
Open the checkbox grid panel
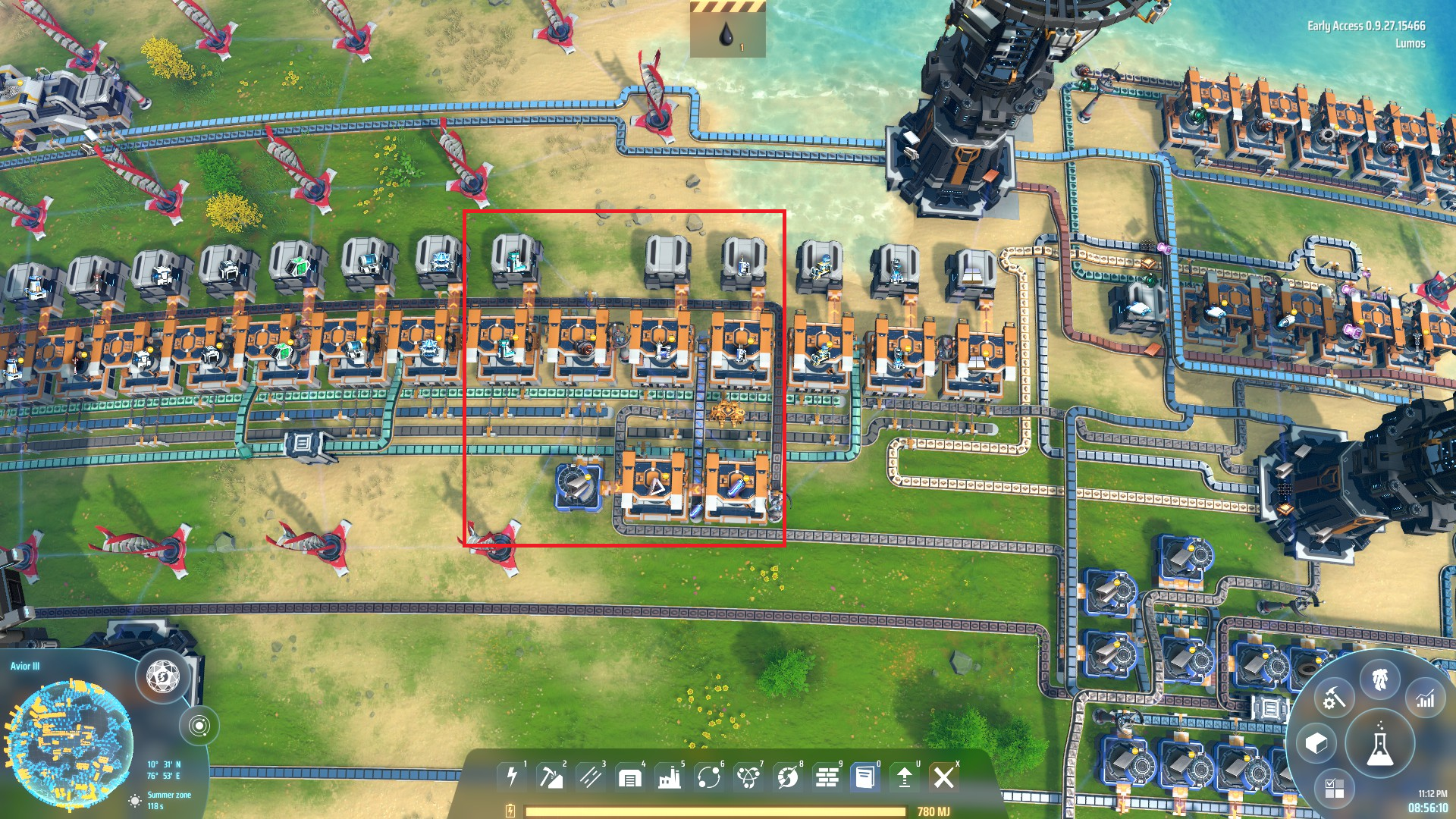pyautogui.click(x=1334, y=789)
